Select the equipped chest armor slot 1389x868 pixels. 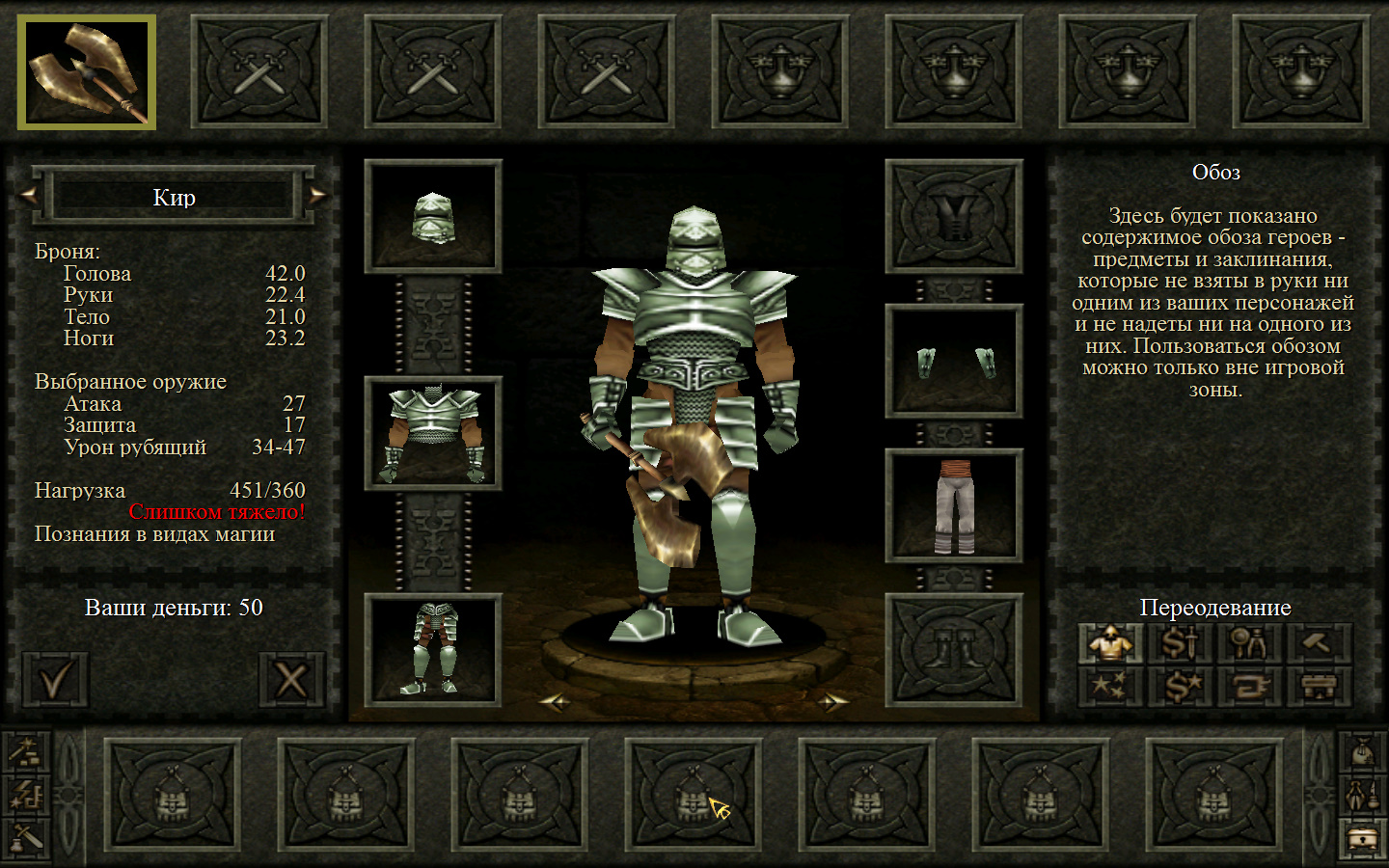(x=433, y=433)
